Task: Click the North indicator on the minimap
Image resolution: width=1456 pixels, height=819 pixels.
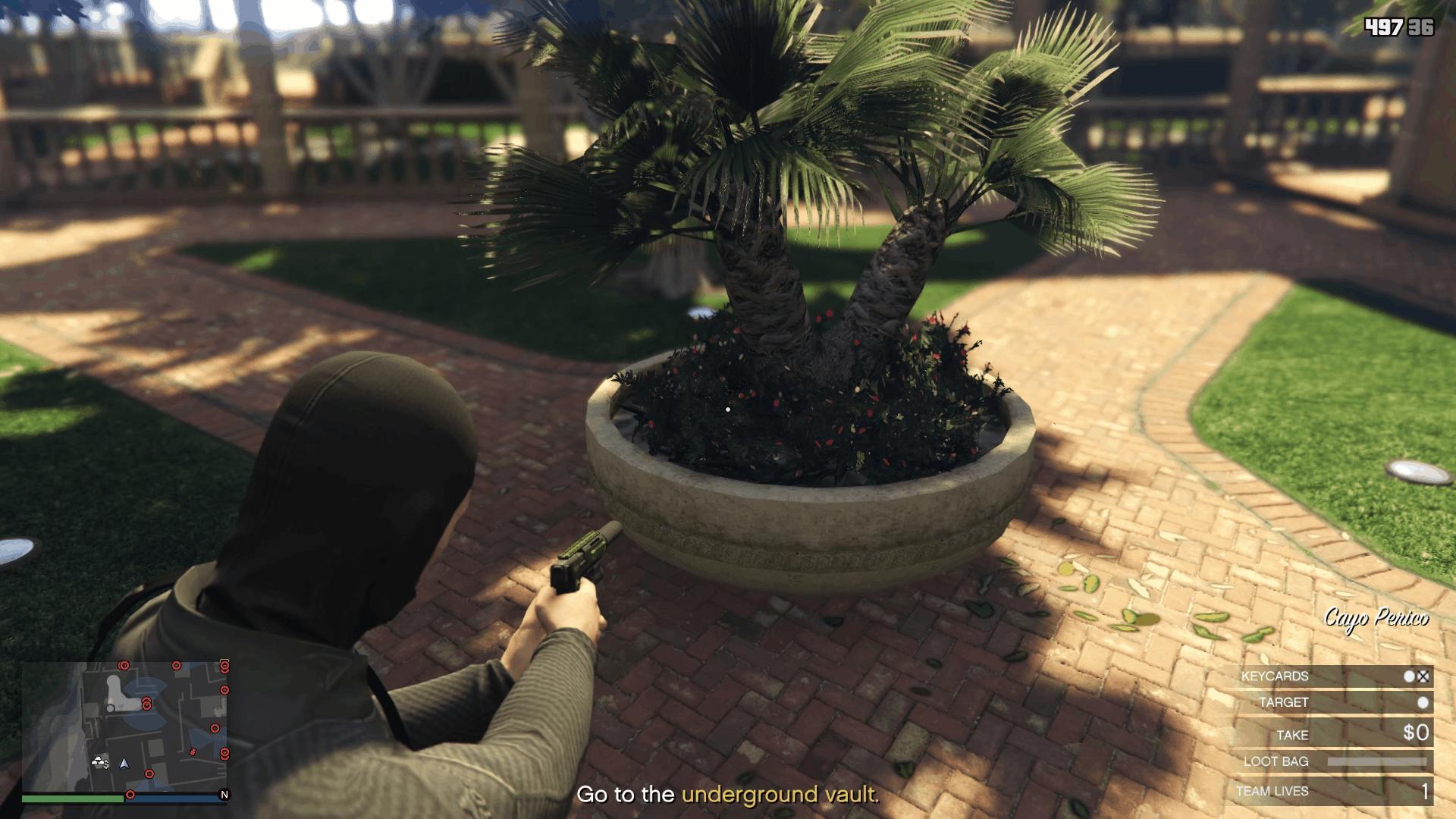Action: (224, 795)
